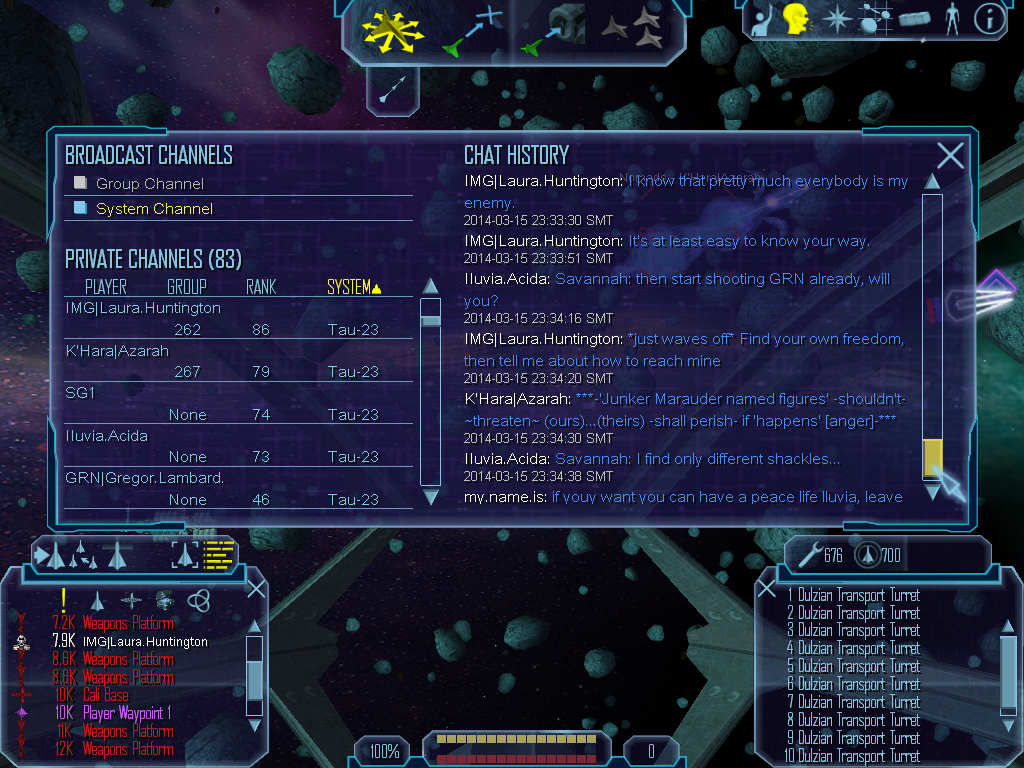
Task: Choose Iluvia.Acida in the player list
Action: click(x=106, y=436)
